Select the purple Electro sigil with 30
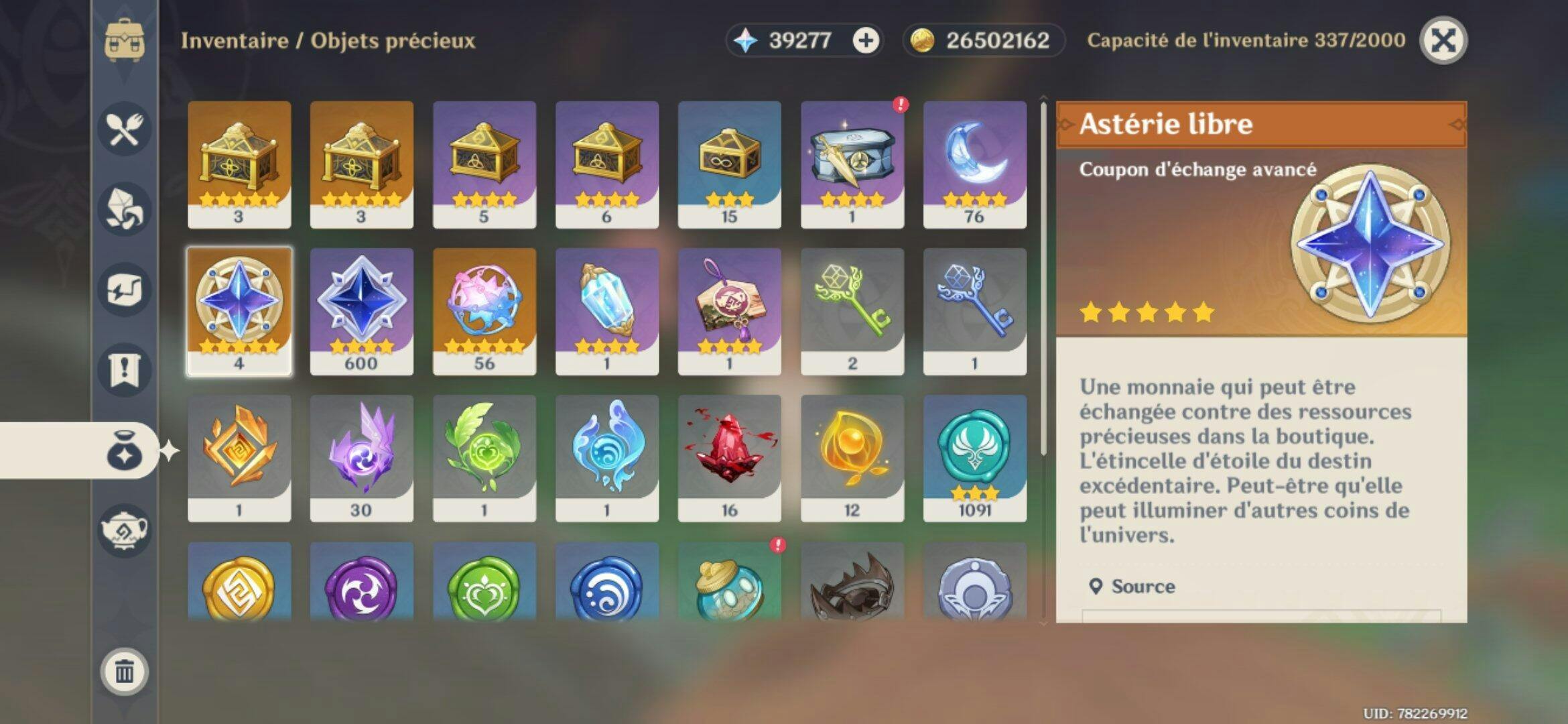The width and height of the screenshot is (1568, 724). click(x=361, y=458)
